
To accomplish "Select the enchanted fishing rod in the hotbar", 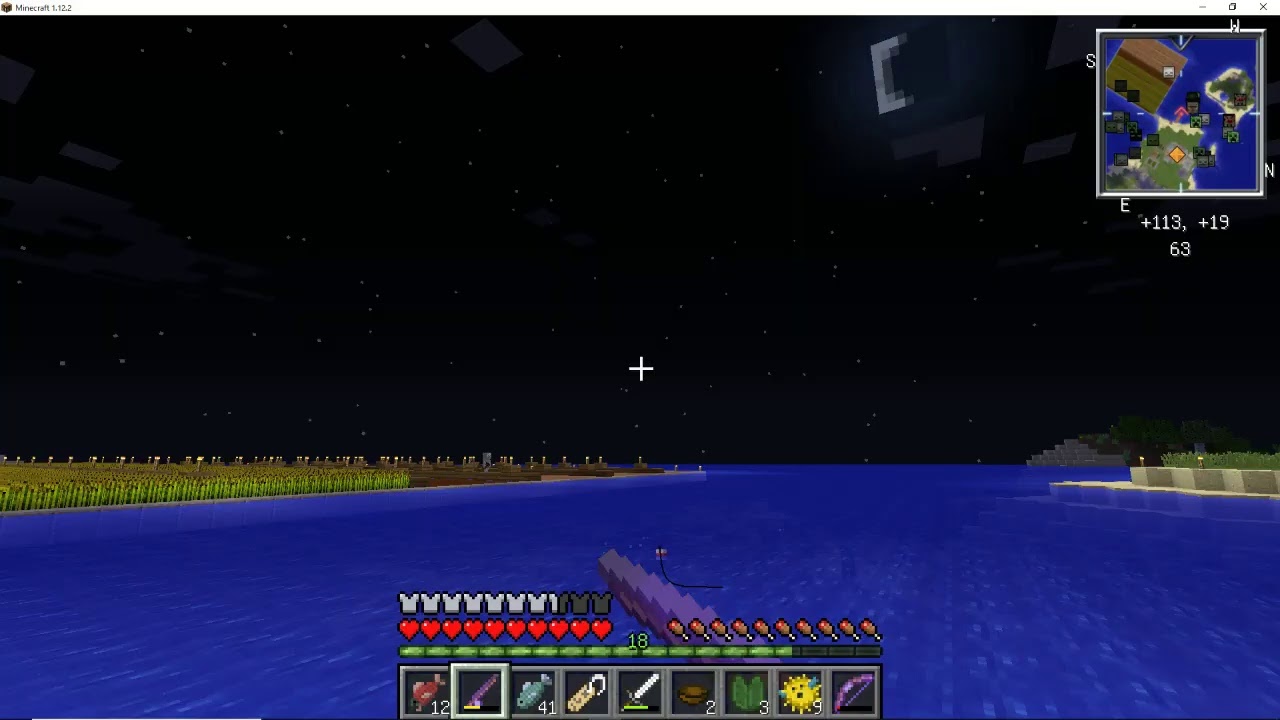I will click(479, 690).
